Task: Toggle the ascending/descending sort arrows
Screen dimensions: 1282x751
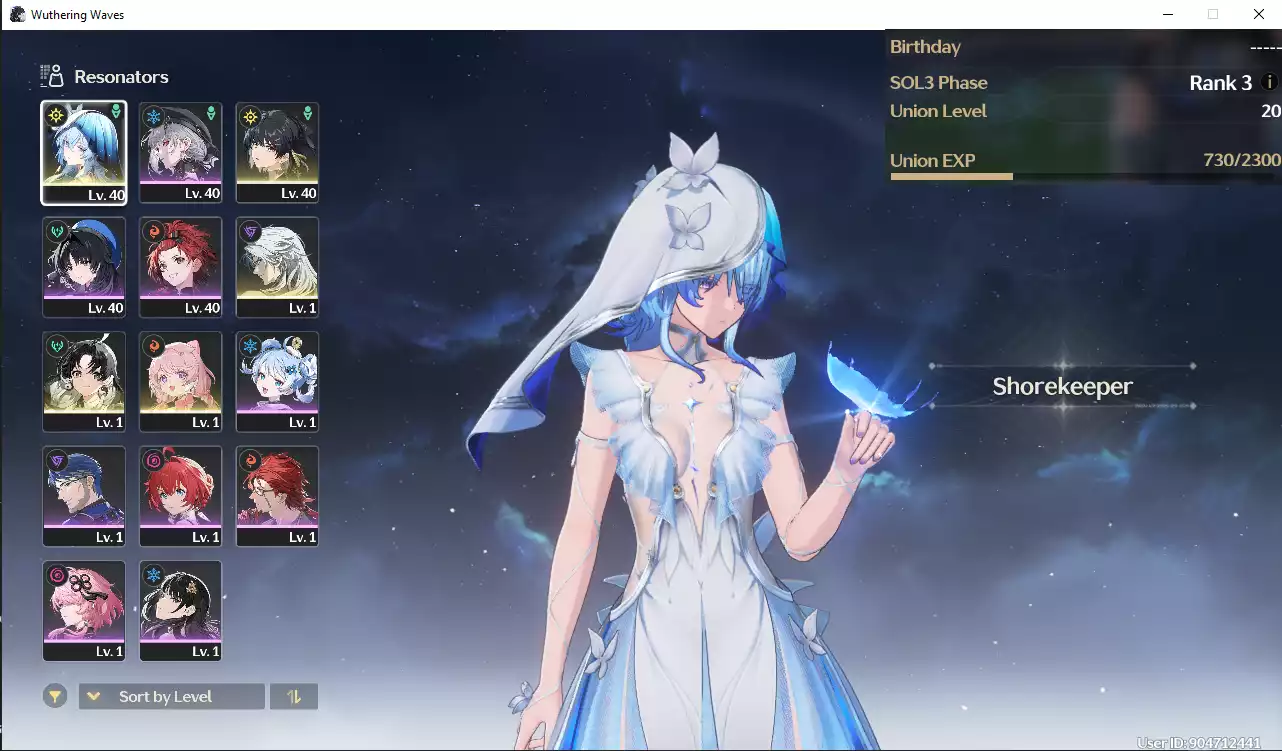Action: tap(293, 695)
